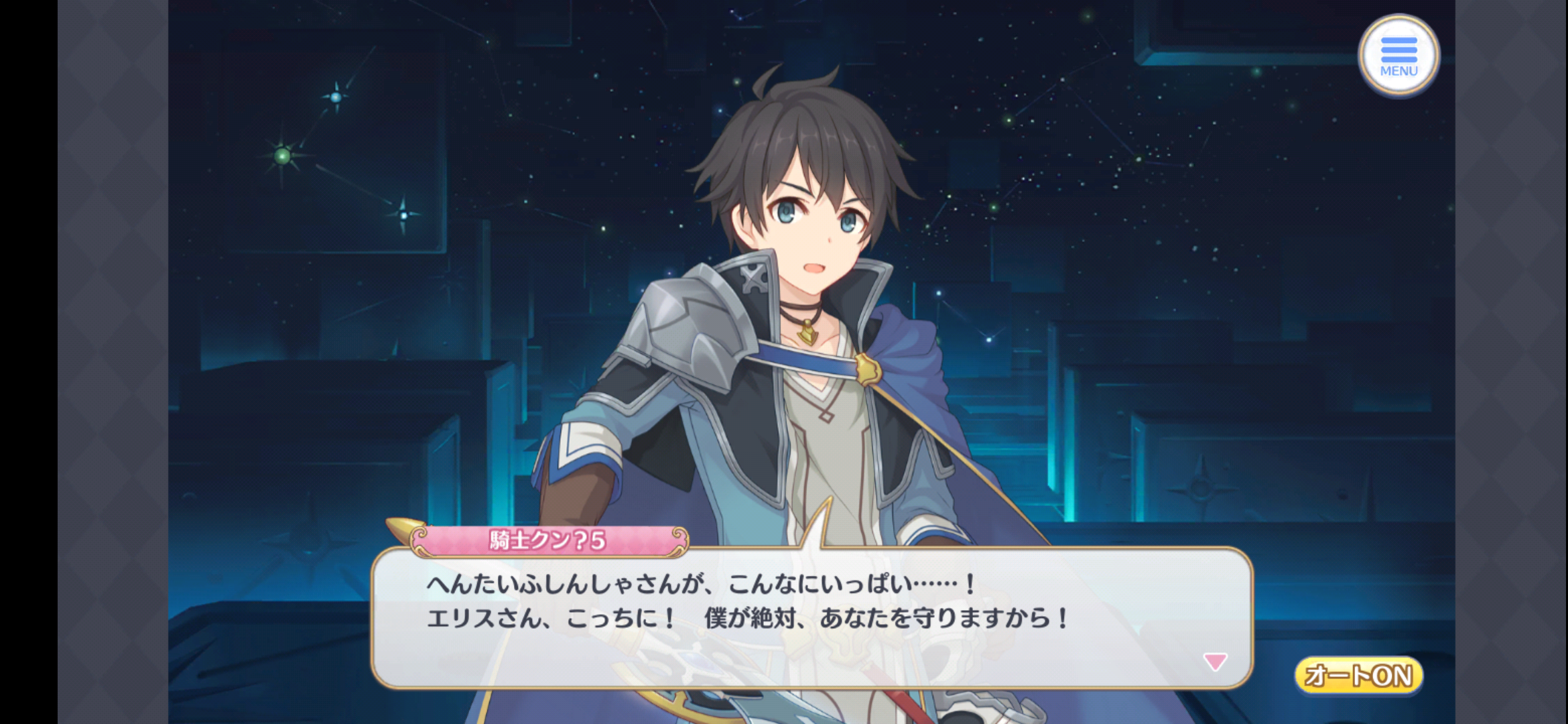The height and width of the screenshot is (724, 1568).
Task: Advance dialogue with the pink arrow
Action: 1215,662
